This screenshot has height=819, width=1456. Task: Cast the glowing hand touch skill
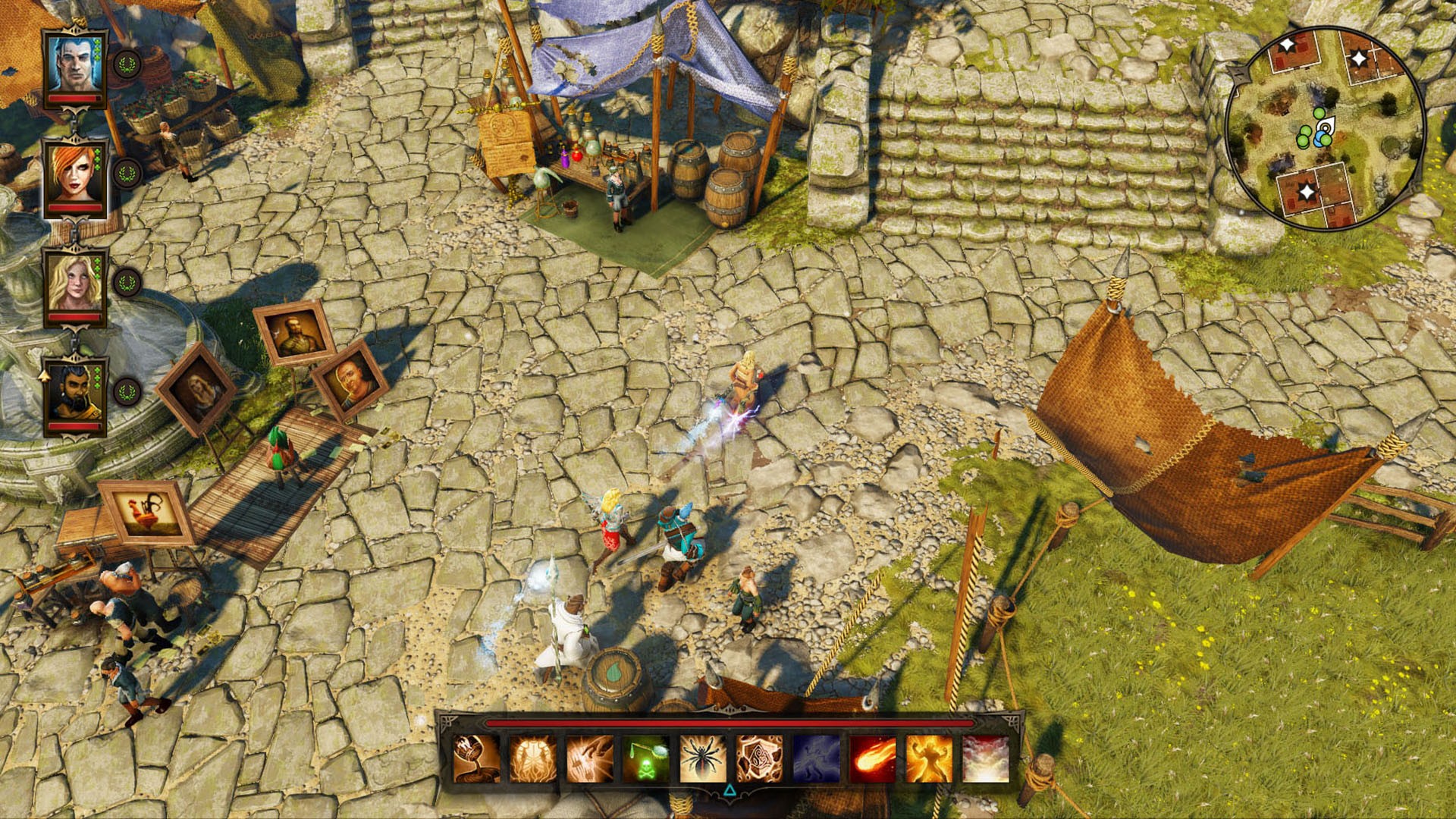pos(589,758)
